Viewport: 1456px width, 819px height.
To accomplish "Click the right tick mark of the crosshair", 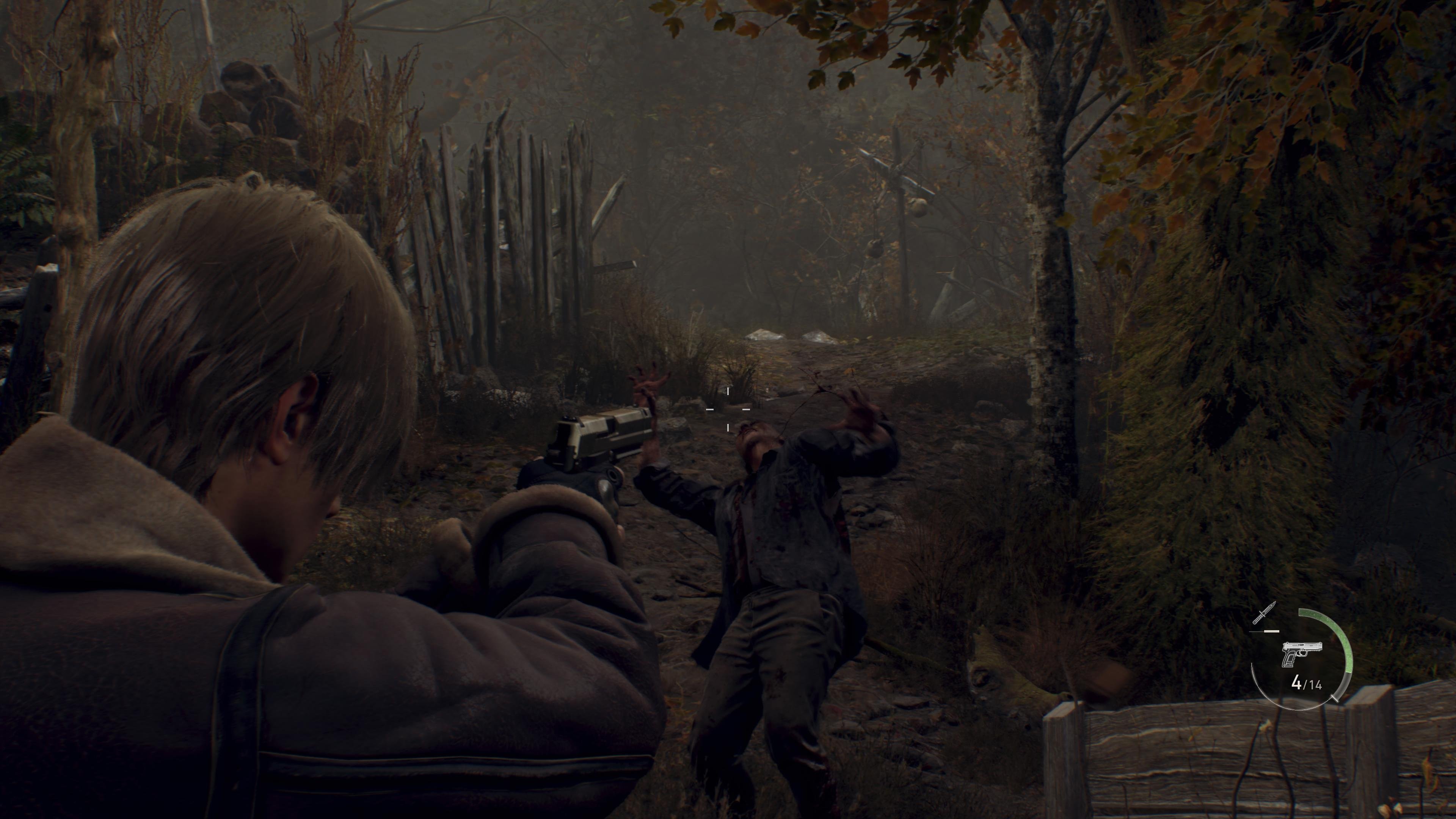I will [x=747, y=409].
